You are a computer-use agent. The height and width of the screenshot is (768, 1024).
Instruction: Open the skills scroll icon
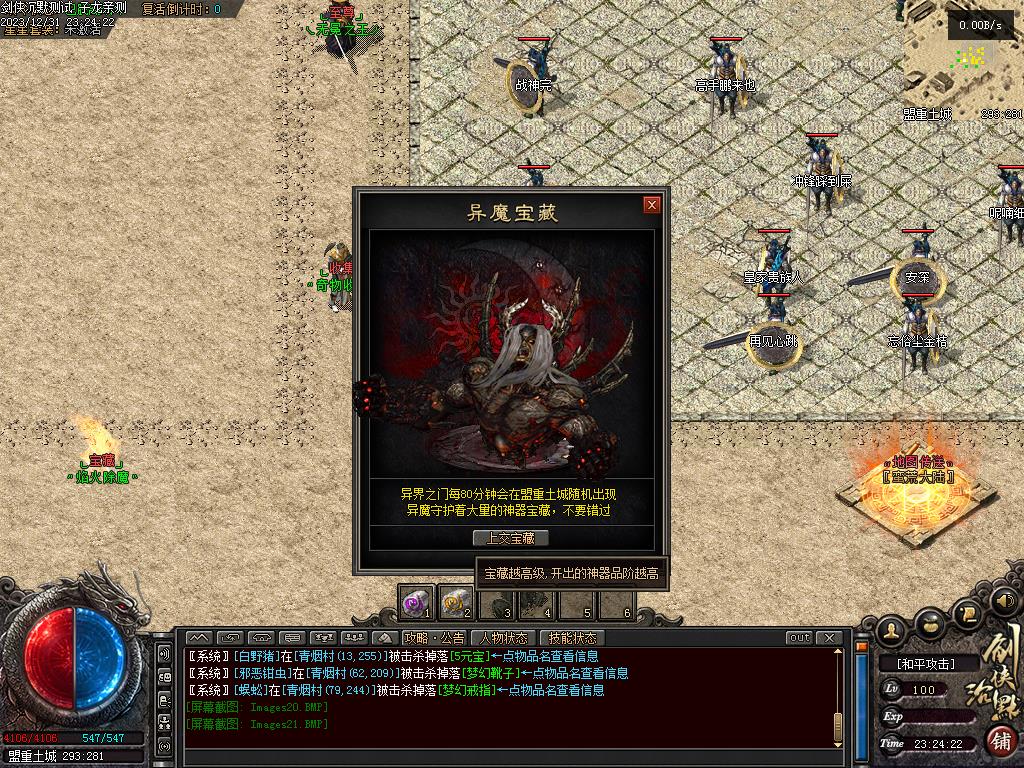[967, 614]
